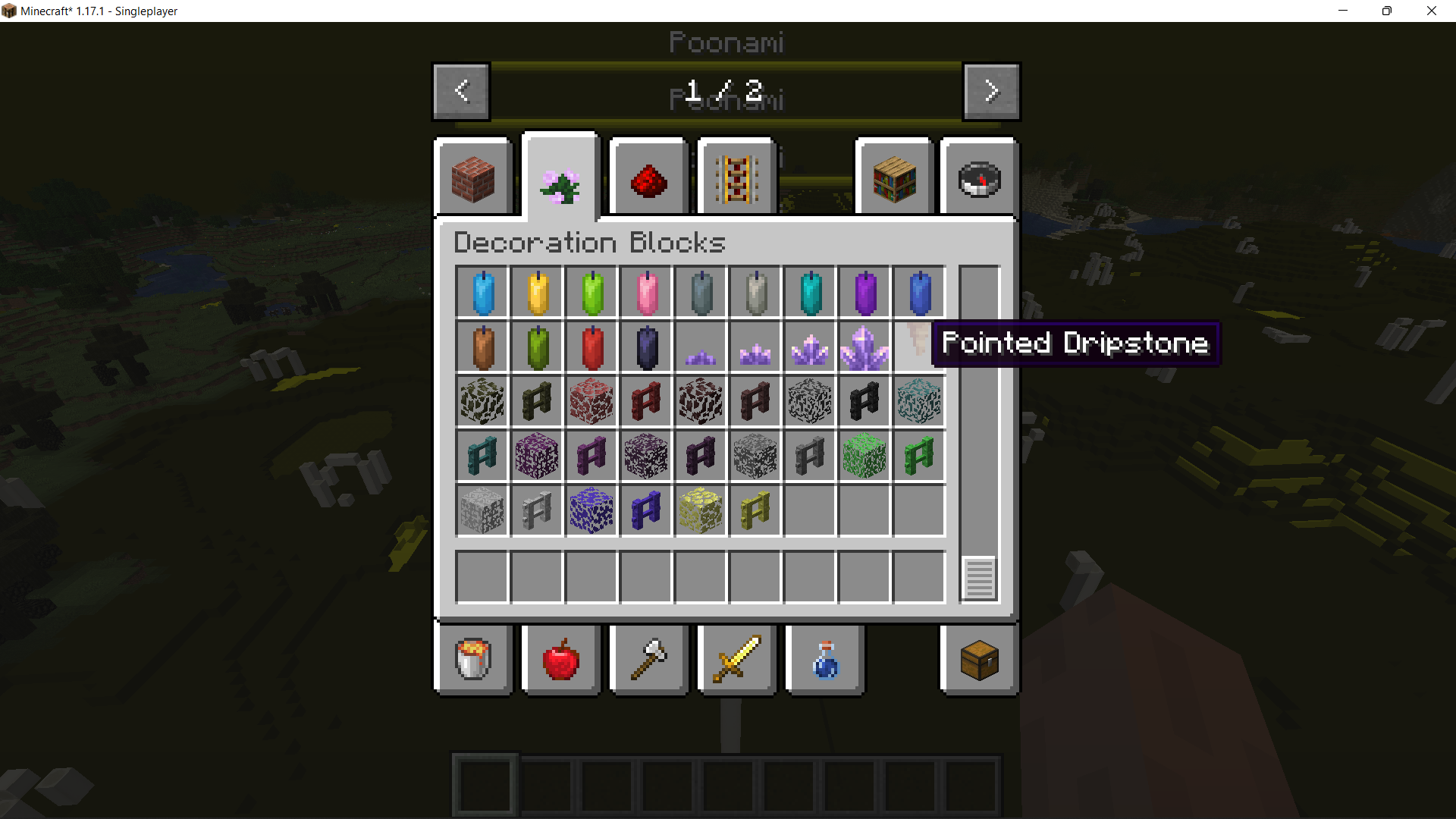Click the axe icon for the Tools tab

(x=648, y=660)
